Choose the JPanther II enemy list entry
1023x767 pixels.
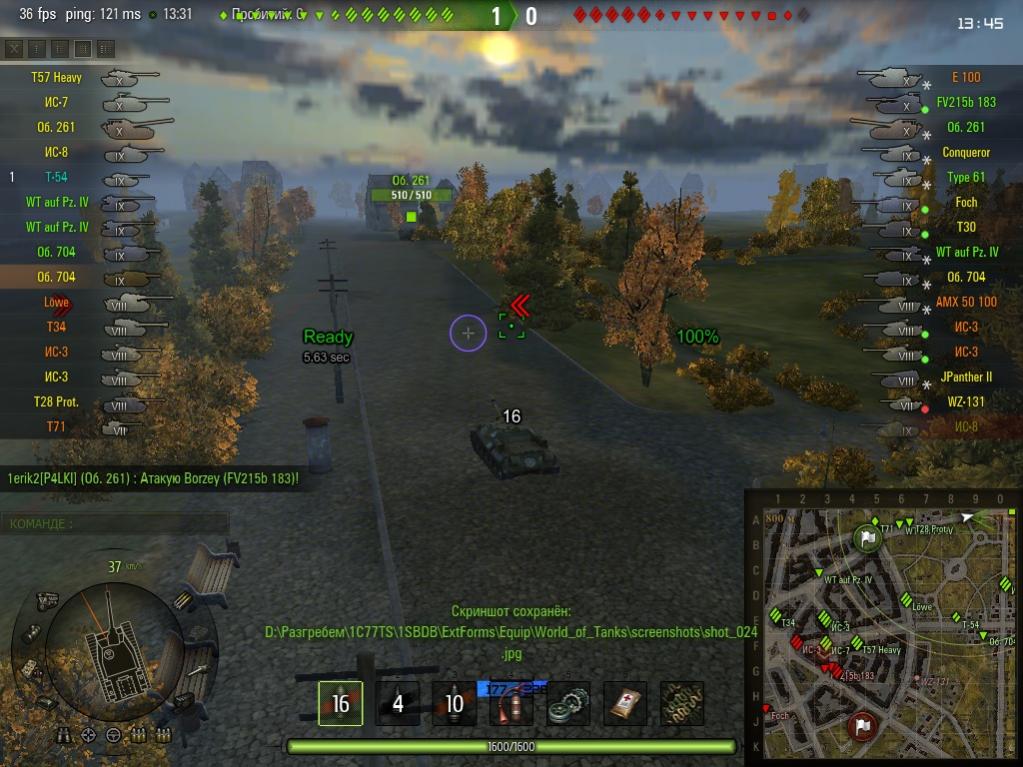pos(965,377)
